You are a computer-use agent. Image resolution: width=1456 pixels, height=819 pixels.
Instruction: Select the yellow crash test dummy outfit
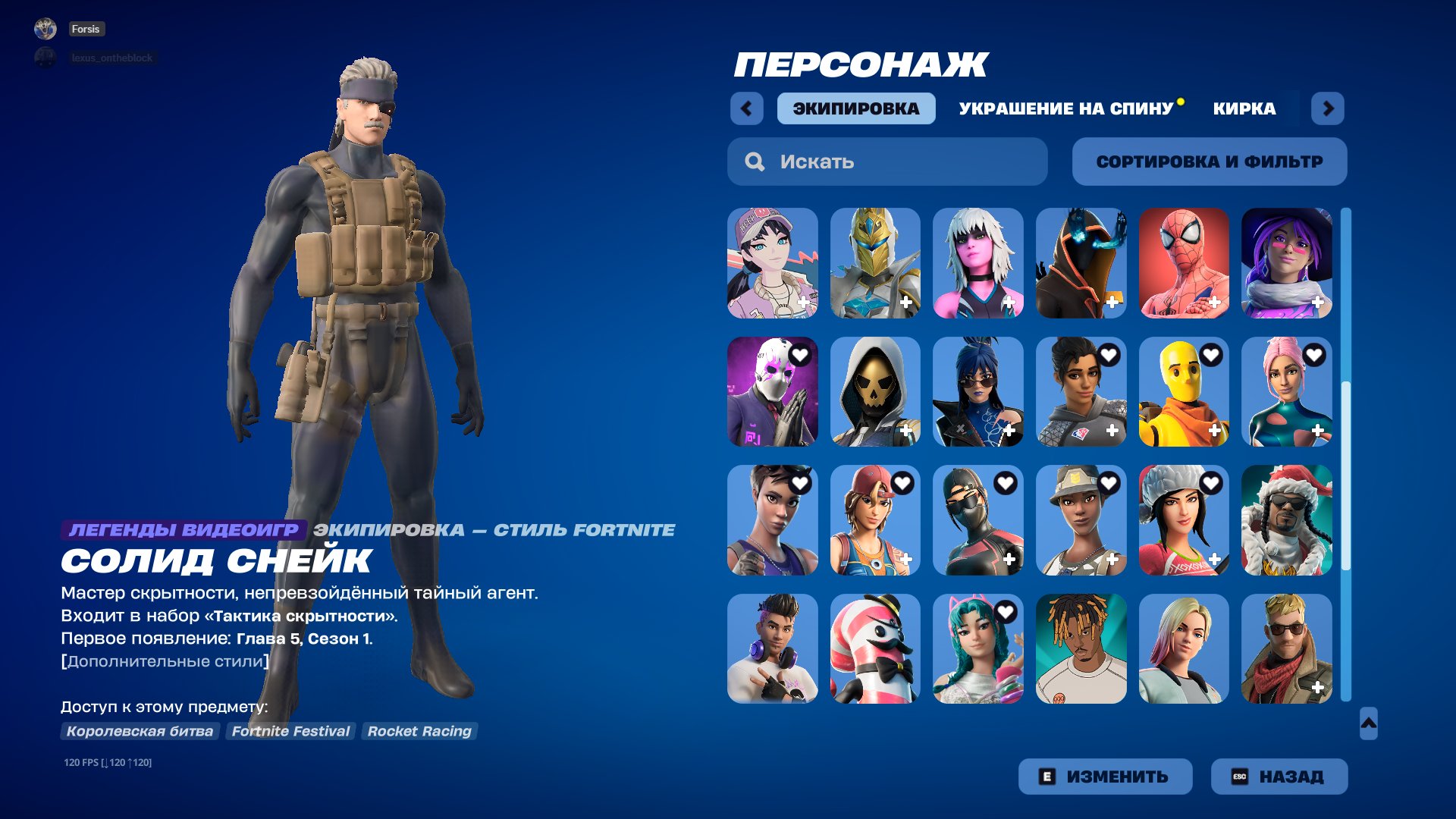pyautogui.click(x=1184, y=392)
